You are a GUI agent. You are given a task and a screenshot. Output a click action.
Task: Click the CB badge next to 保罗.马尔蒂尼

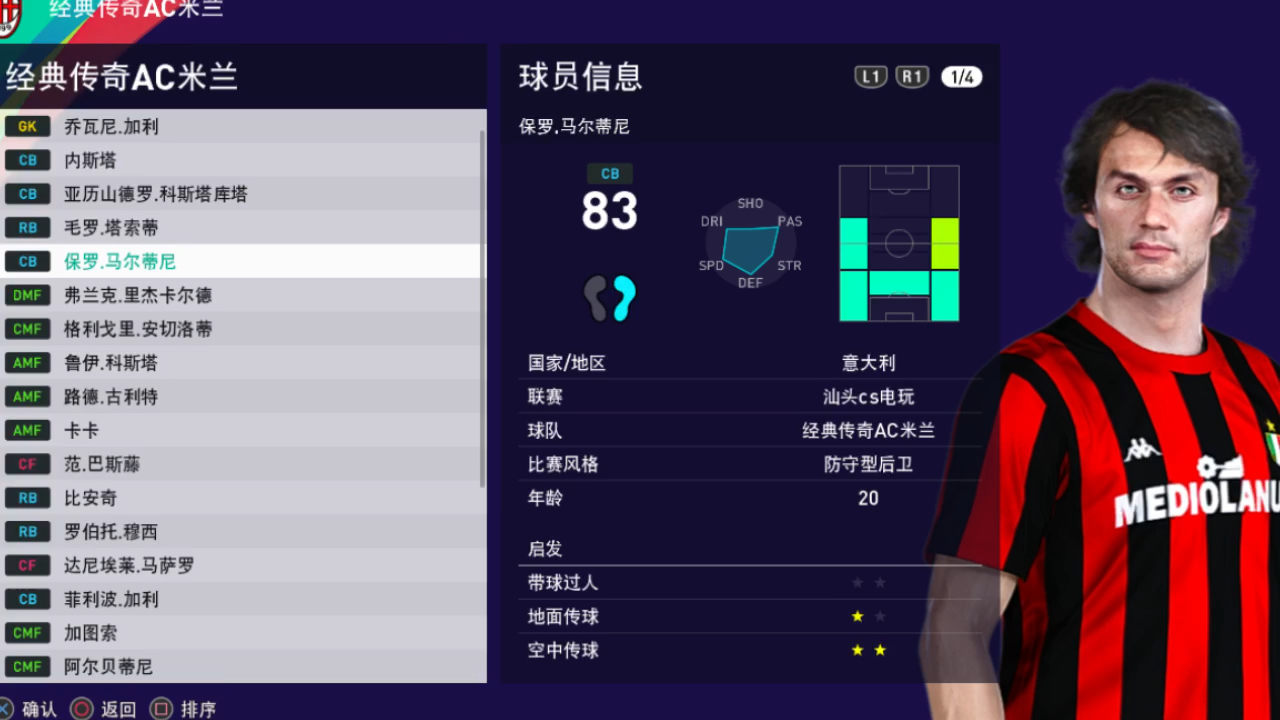[27, 261]
